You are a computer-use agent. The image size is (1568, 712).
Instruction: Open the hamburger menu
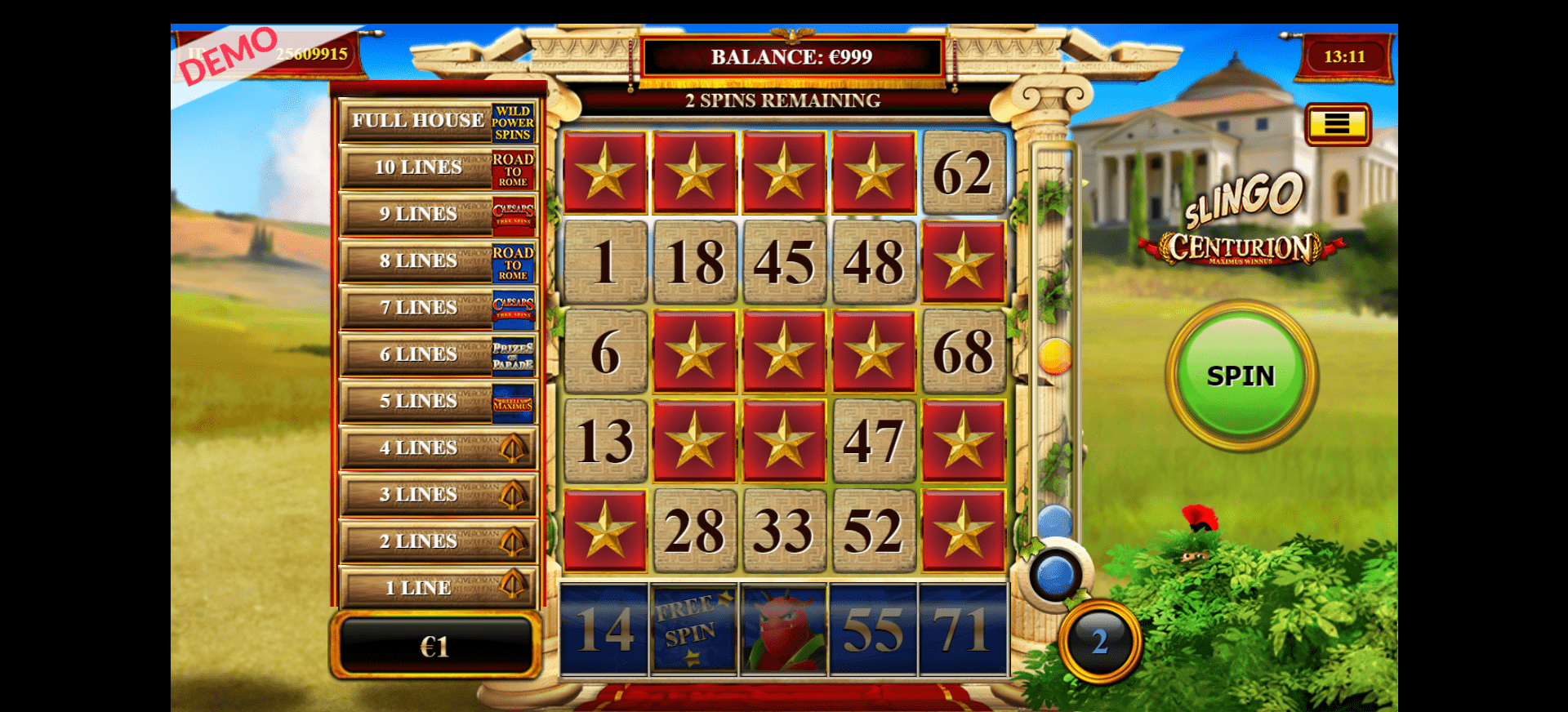[x=1338, y=125]
